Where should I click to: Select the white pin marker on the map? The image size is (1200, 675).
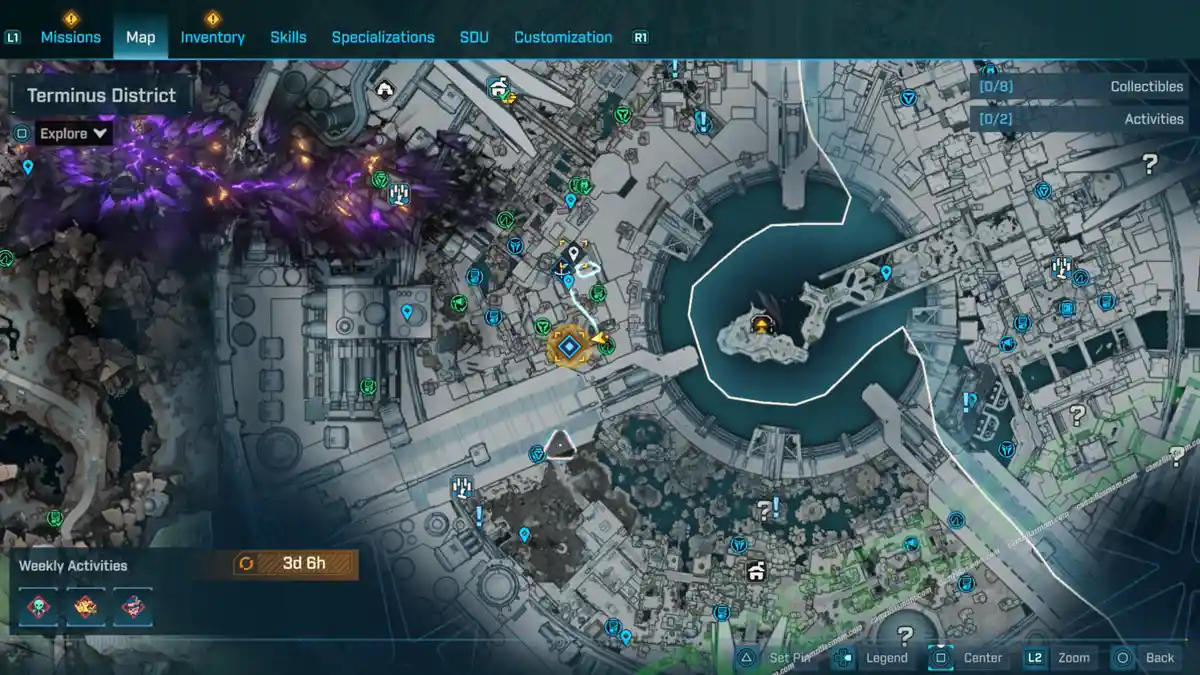pyautogui.click(x=574, y=254)
